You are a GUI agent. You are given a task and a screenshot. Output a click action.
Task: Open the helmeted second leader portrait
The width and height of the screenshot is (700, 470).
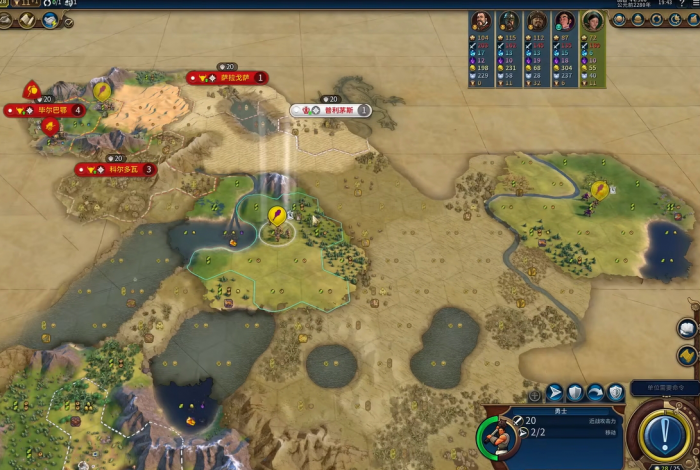(509, 21)
